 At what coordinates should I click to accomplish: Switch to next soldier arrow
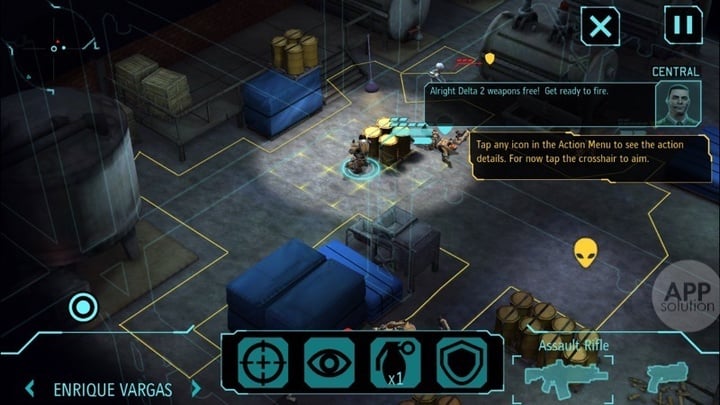click(196, 388)
